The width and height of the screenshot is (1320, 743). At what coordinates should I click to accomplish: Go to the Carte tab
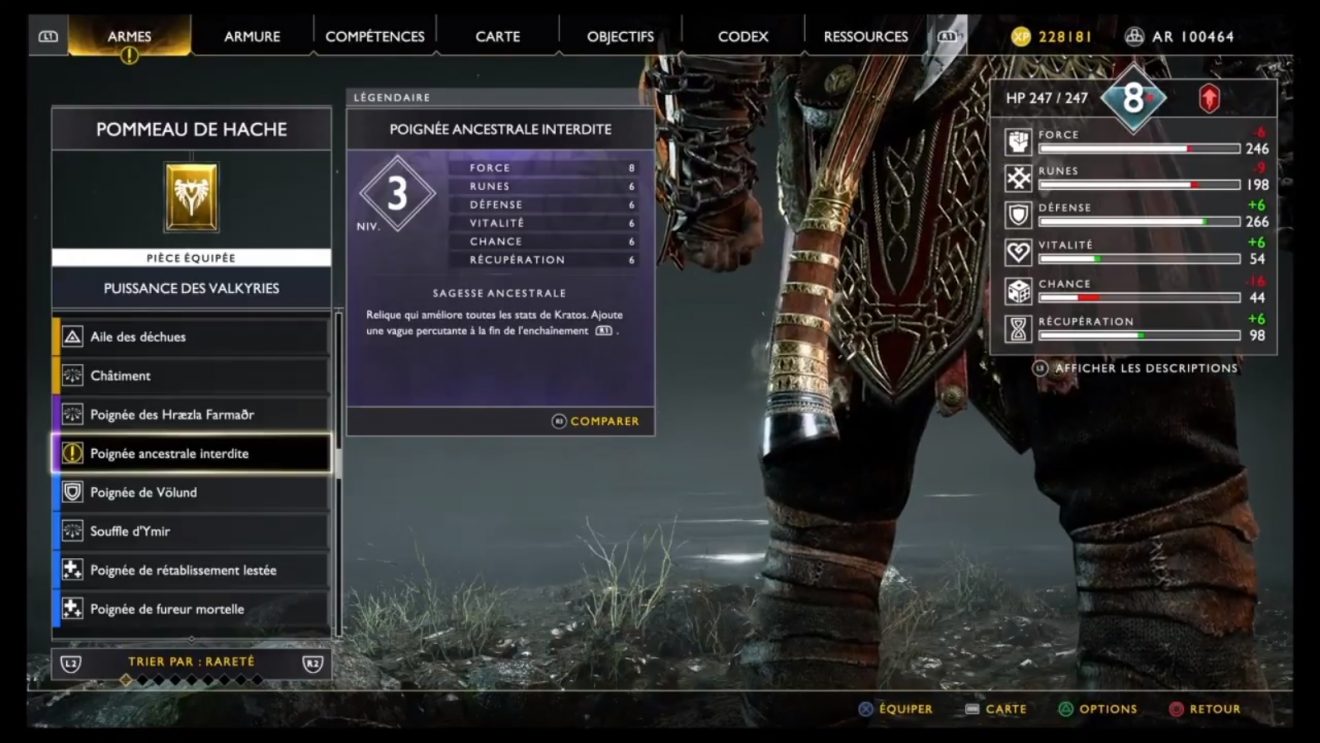click(498, 37)
